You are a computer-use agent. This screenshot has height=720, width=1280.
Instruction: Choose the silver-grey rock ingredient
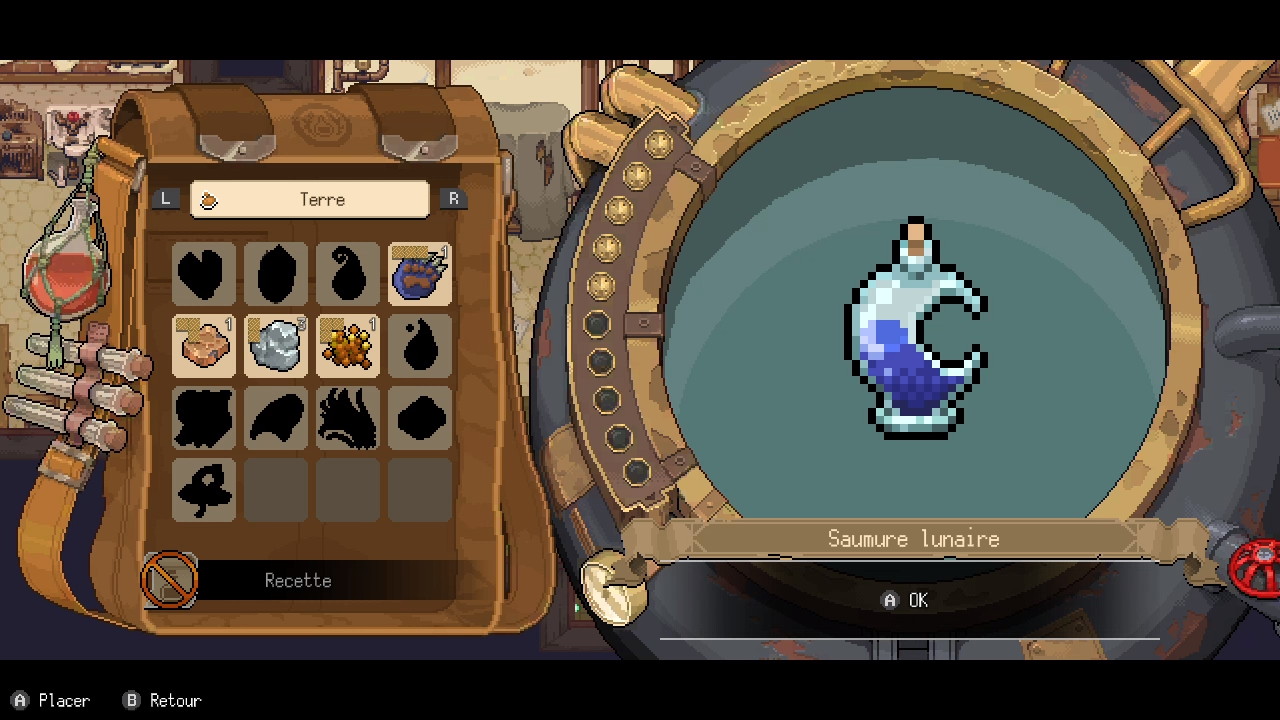click(x=276, y=346)
